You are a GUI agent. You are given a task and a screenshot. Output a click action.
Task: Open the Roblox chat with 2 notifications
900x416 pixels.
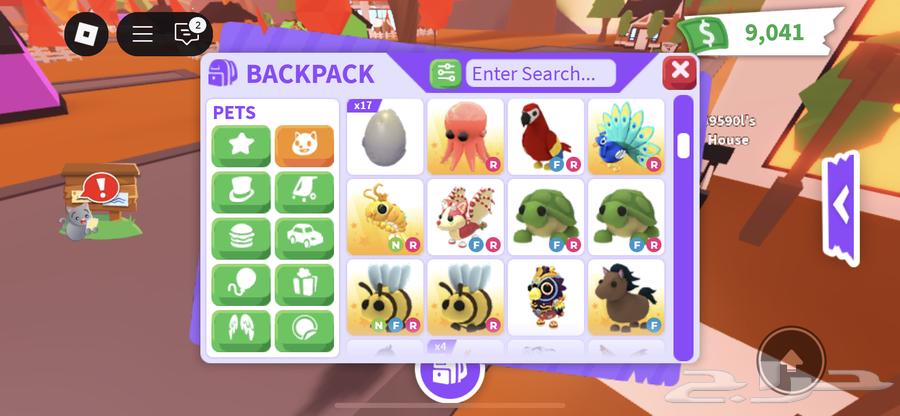(x=187, y=34)
